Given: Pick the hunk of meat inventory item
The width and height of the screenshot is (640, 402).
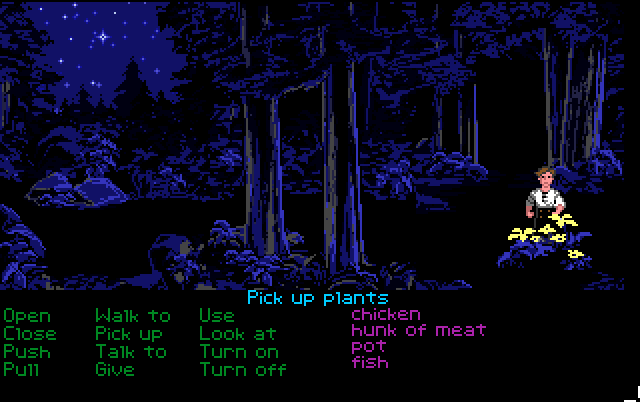Looking at the screenshot, I should [x=418, y=330].
